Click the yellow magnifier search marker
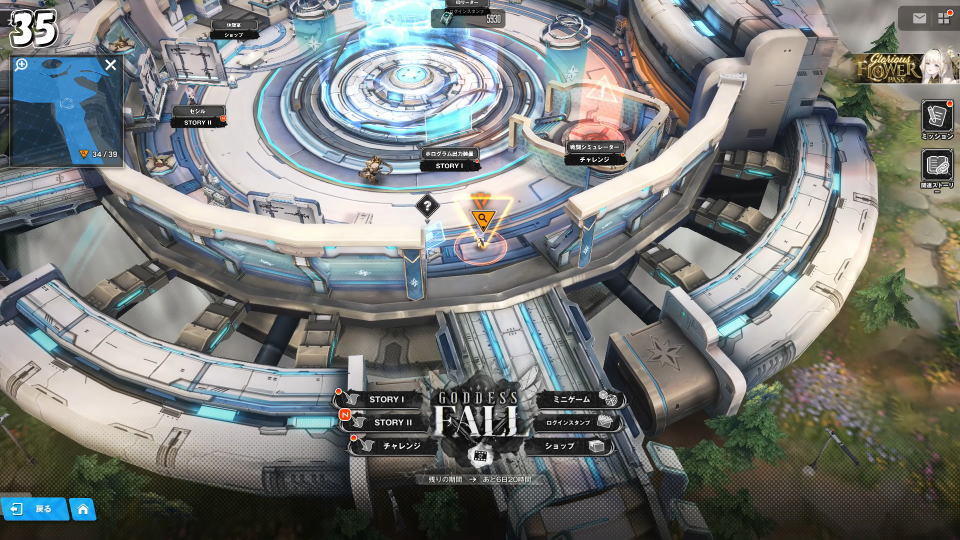This screenshot has height=540, width=960. [483, 219]
